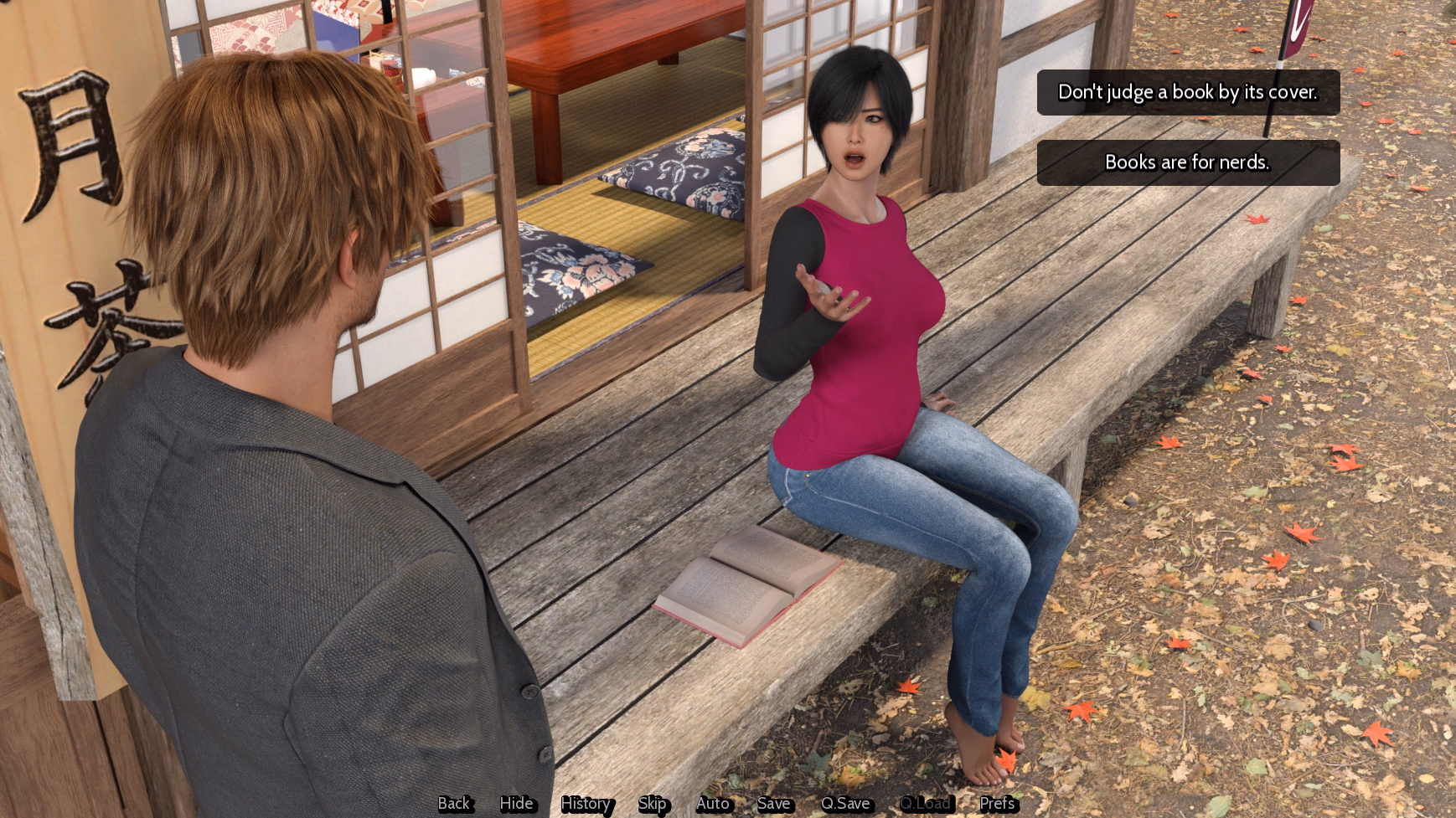This screenshot has width=1456, height=818.
Task: Open the dialogue History log
Action: 586,804
